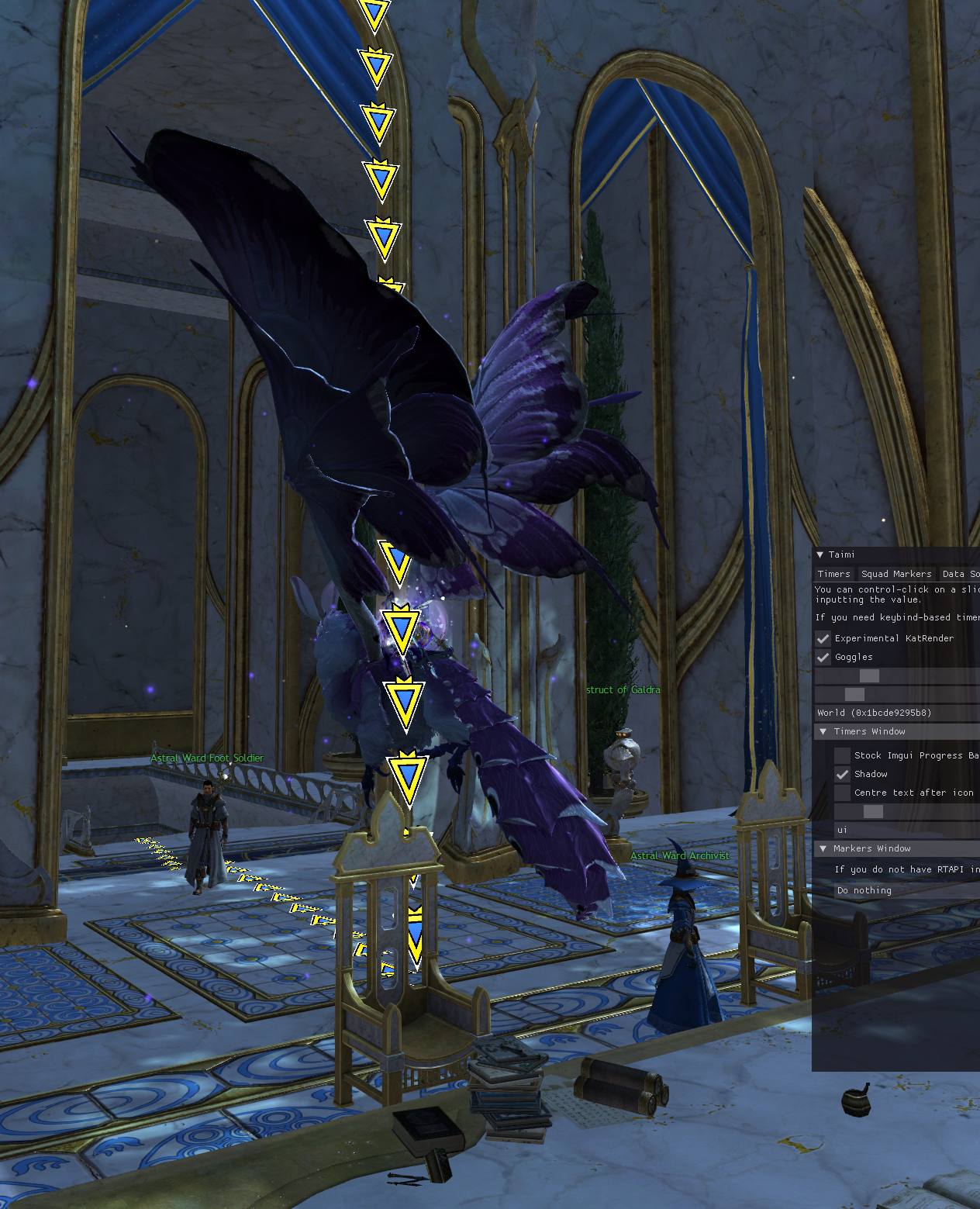
Task: Switch to the Timers tab
Action: pyautogui.click(x=833, y=574)
